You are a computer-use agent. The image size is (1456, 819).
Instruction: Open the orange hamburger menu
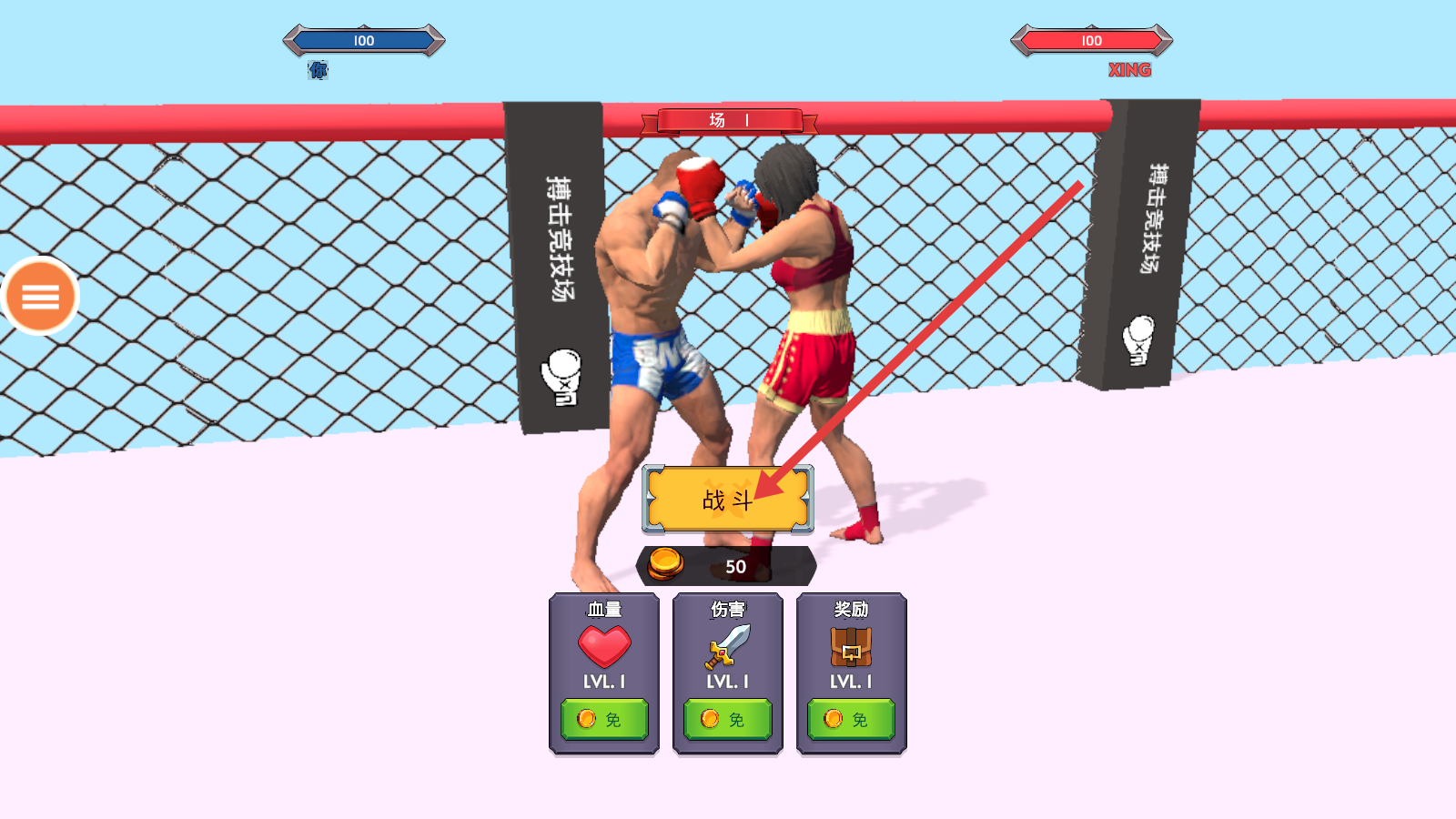click(x=41, y=296)
